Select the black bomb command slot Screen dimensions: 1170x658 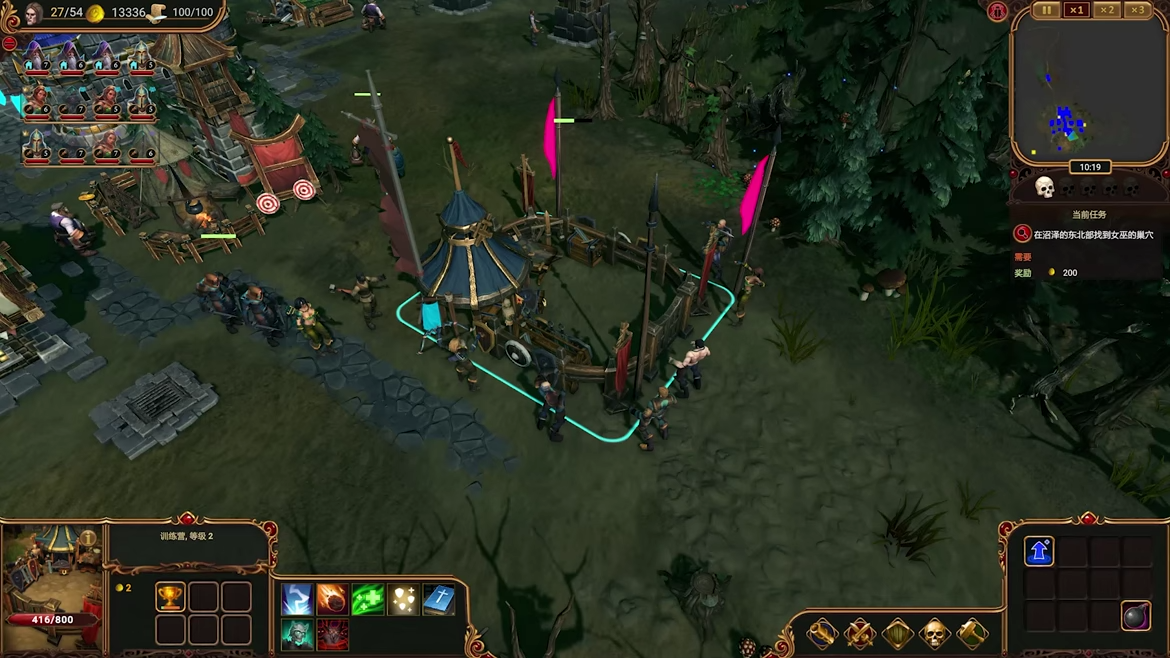pos(1135,616)
